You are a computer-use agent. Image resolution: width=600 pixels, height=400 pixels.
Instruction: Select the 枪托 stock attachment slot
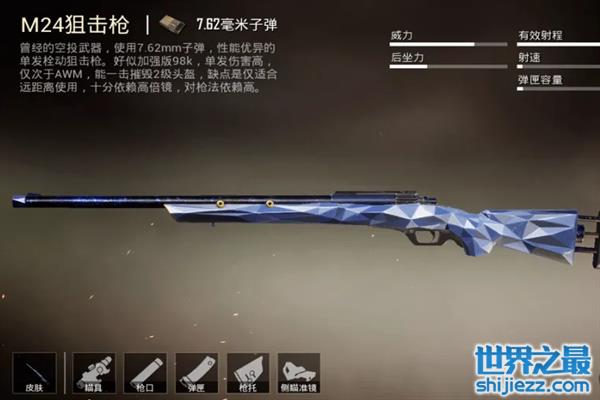point(247,372)
